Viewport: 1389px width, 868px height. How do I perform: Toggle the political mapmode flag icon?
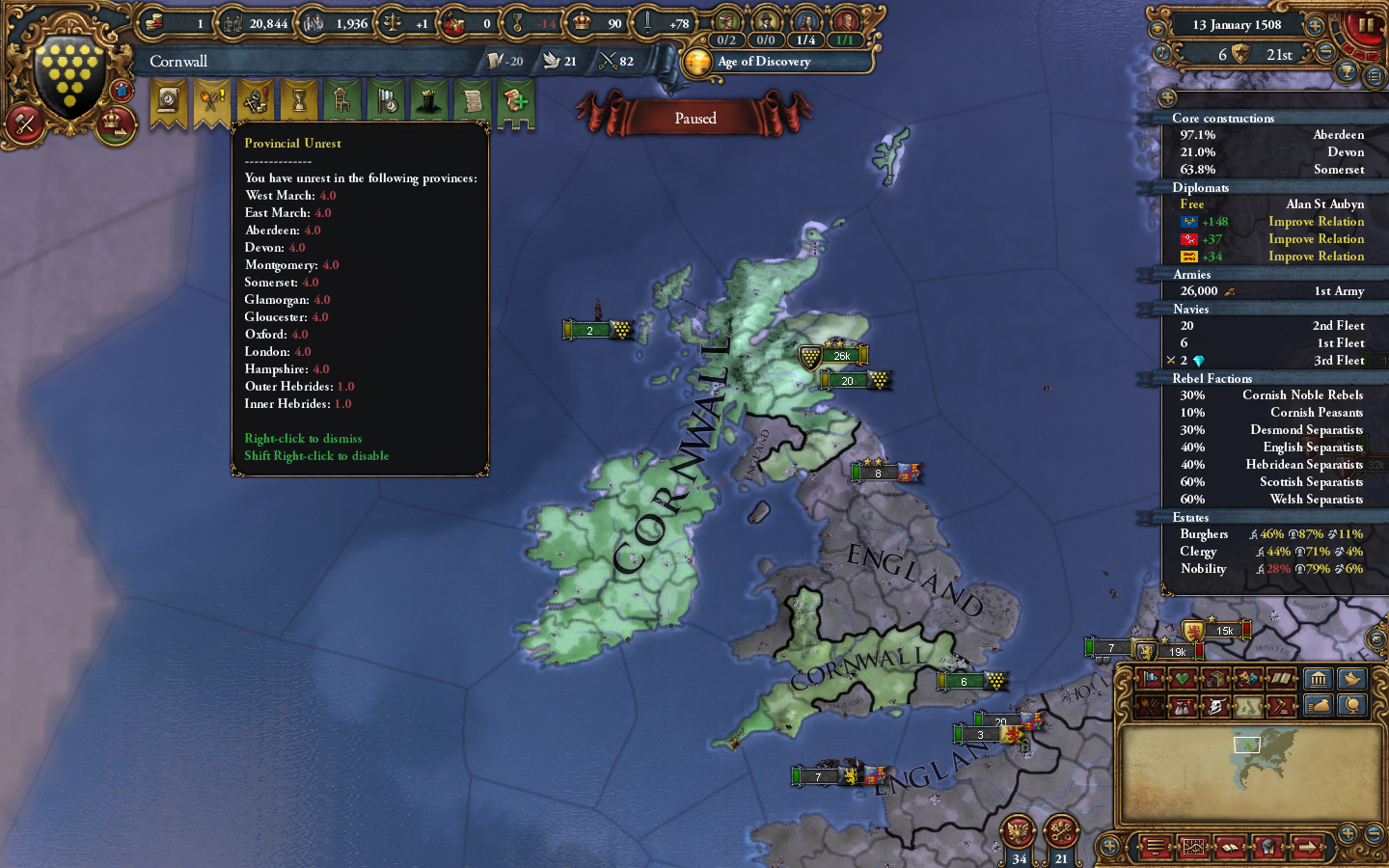click(x=1149, y=679)
